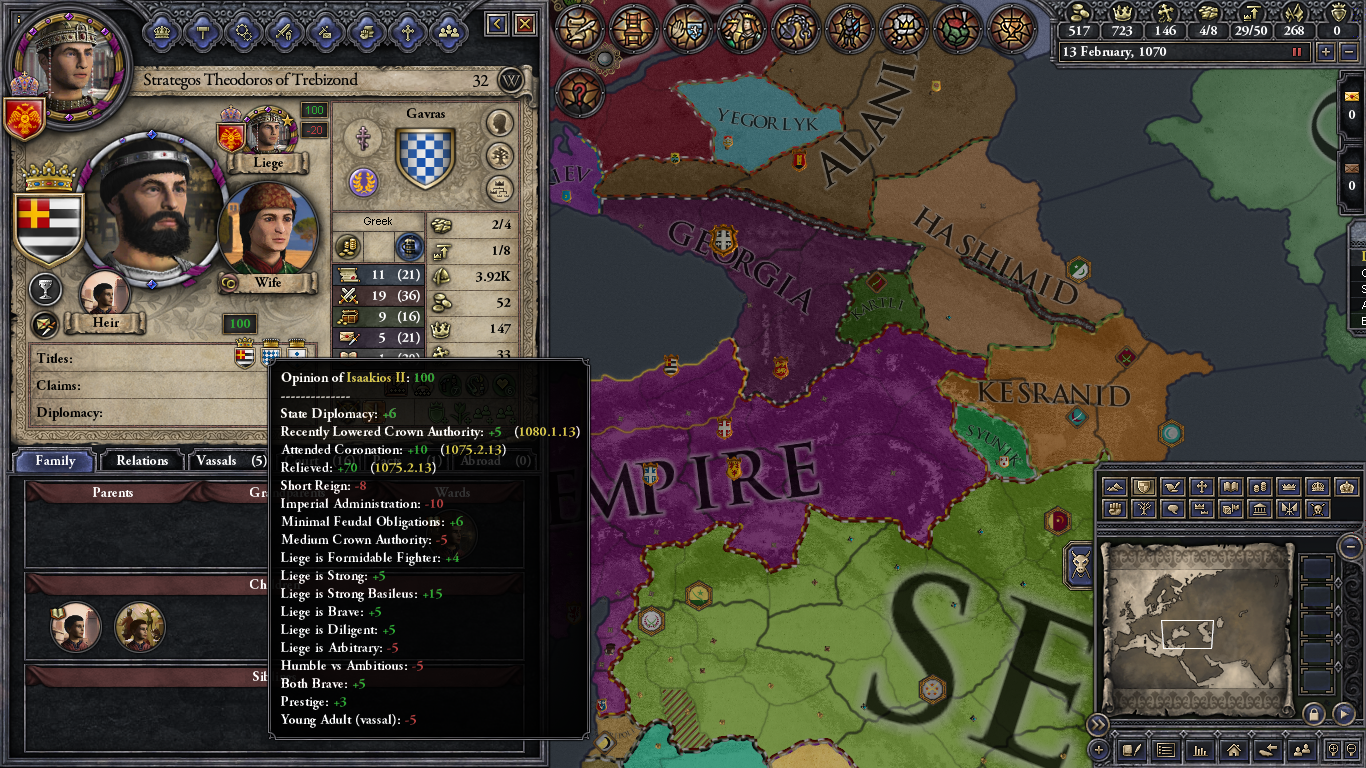
Task: Open the Vassals (5) tab
Action: [x=232, y=461]
